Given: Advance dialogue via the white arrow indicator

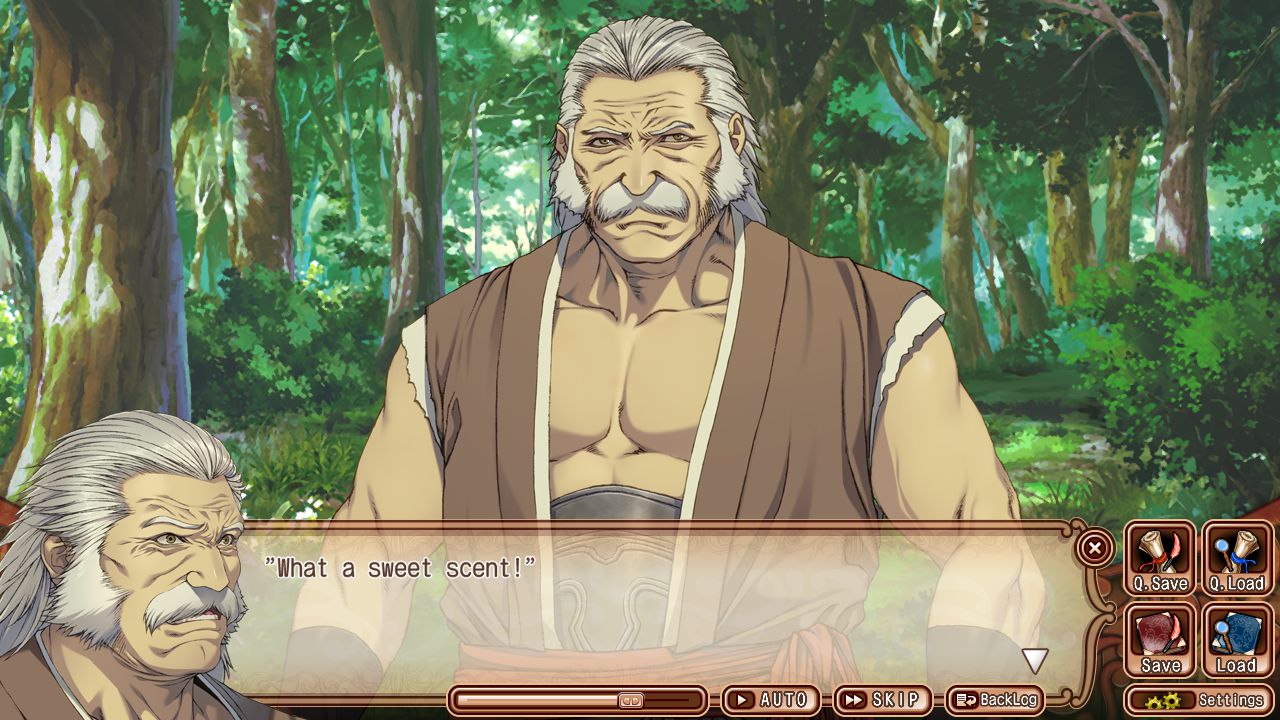Looking at the screenshot, I should [x=1034, y=660].
